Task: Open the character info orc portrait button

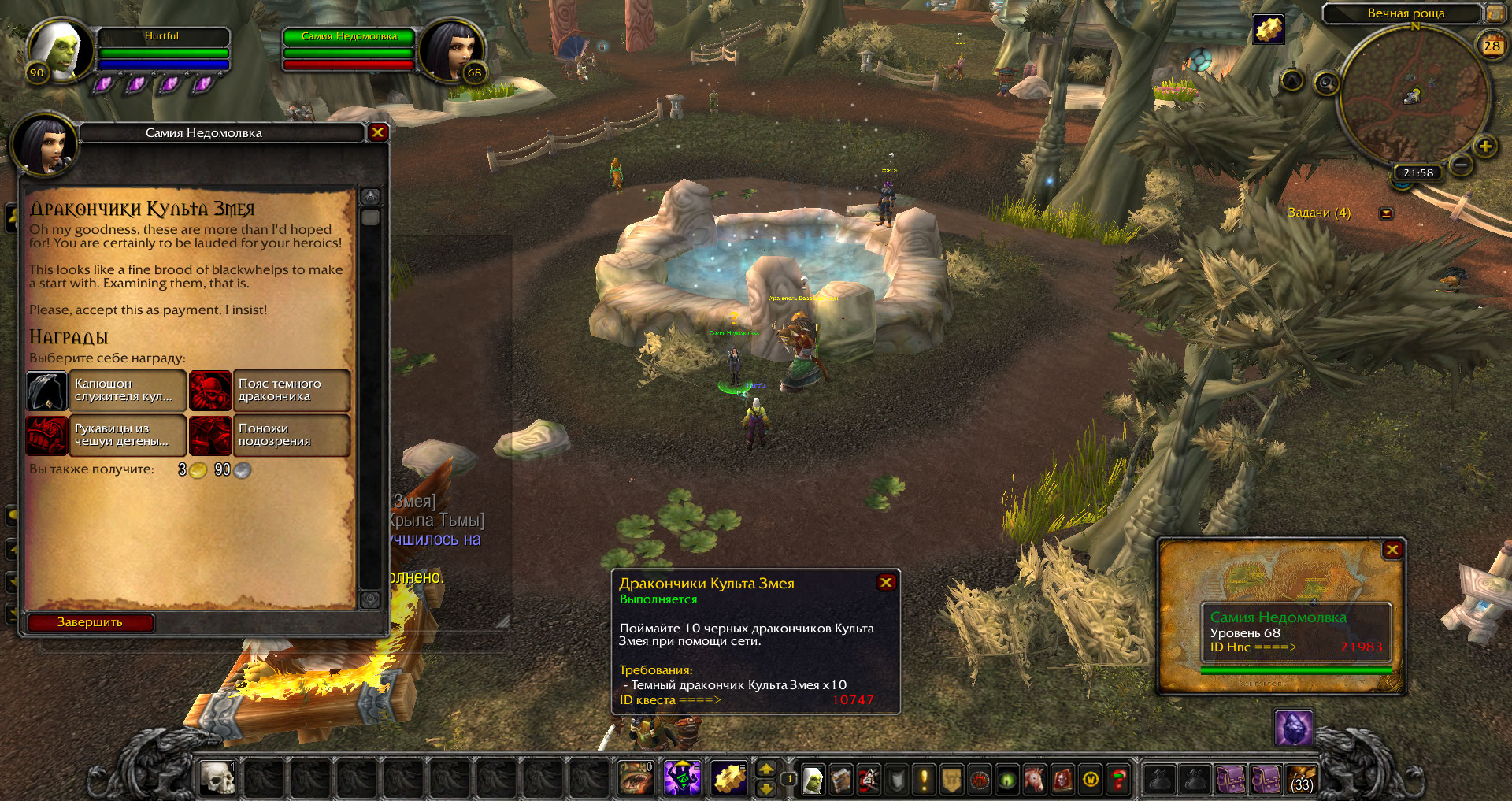Action: click(x=813, y=780)
